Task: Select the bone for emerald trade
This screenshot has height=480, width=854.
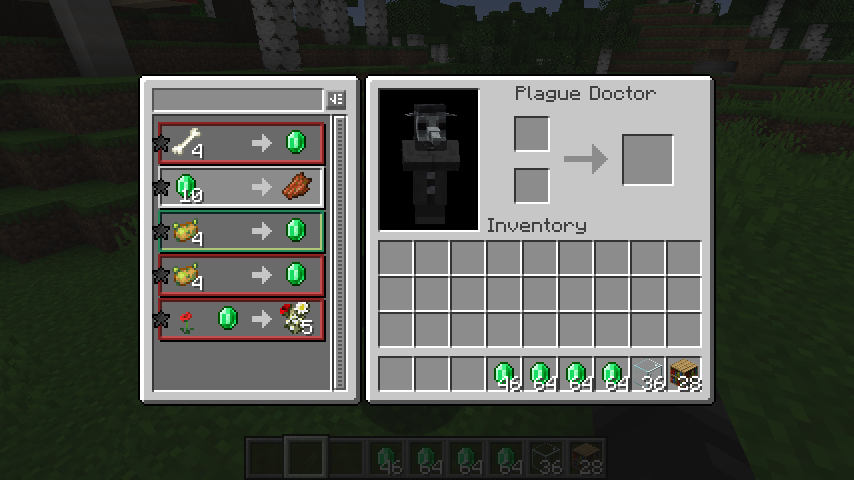Action: [241, 143]
